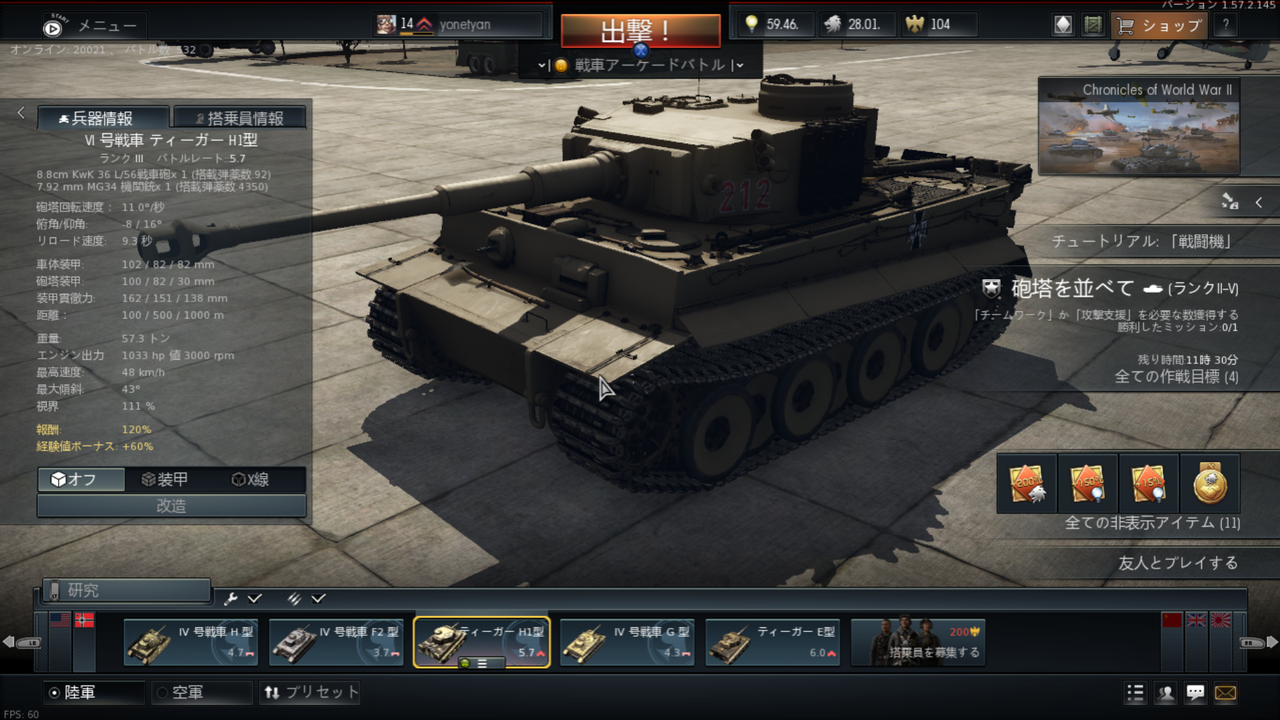Open the shop with the cart icon

click(x=1158, y=25)
